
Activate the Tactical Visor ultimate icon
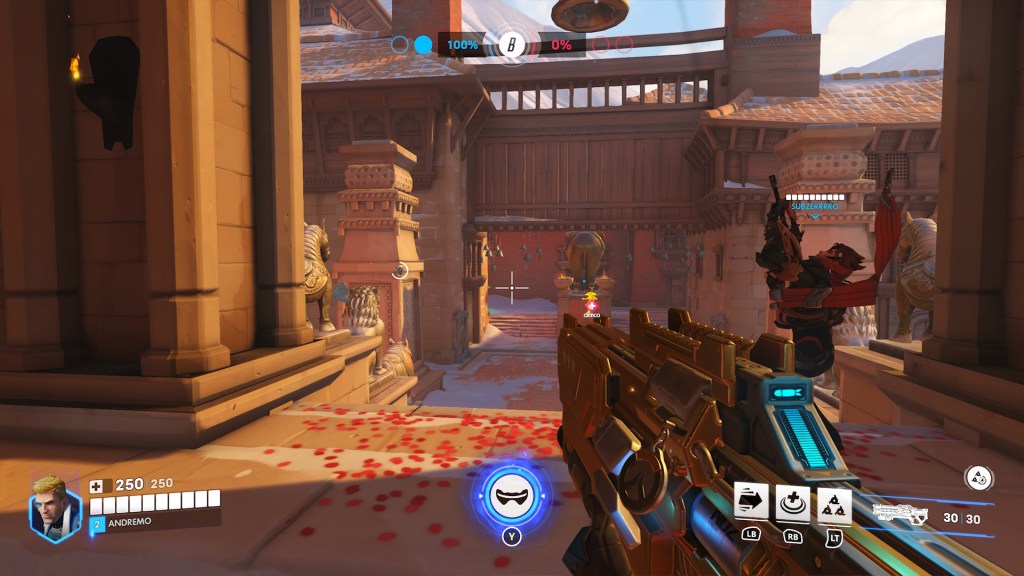click(x=510, y=495)
